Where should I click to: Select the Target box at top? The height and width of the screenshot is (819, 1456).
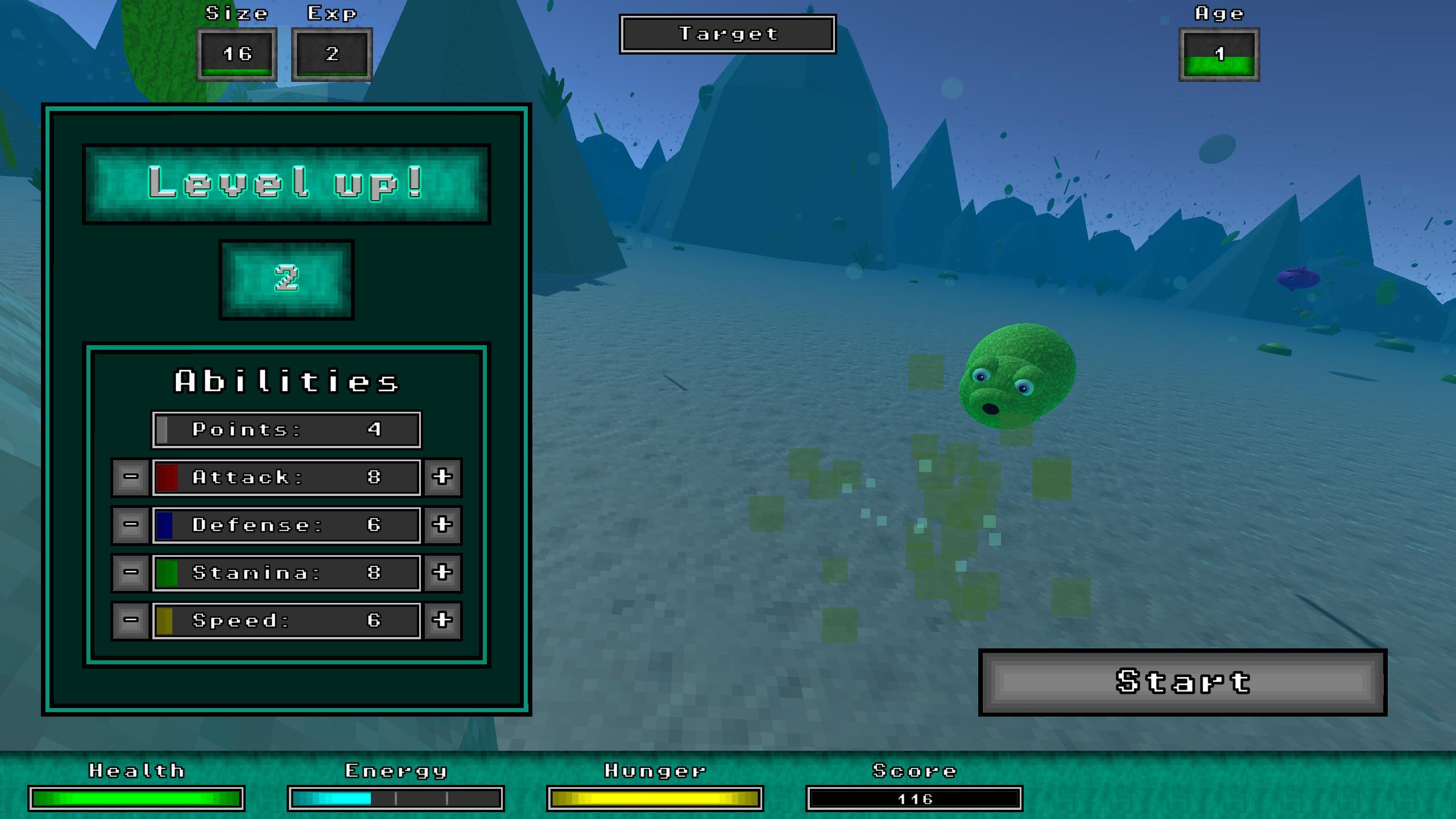[727, 34]
